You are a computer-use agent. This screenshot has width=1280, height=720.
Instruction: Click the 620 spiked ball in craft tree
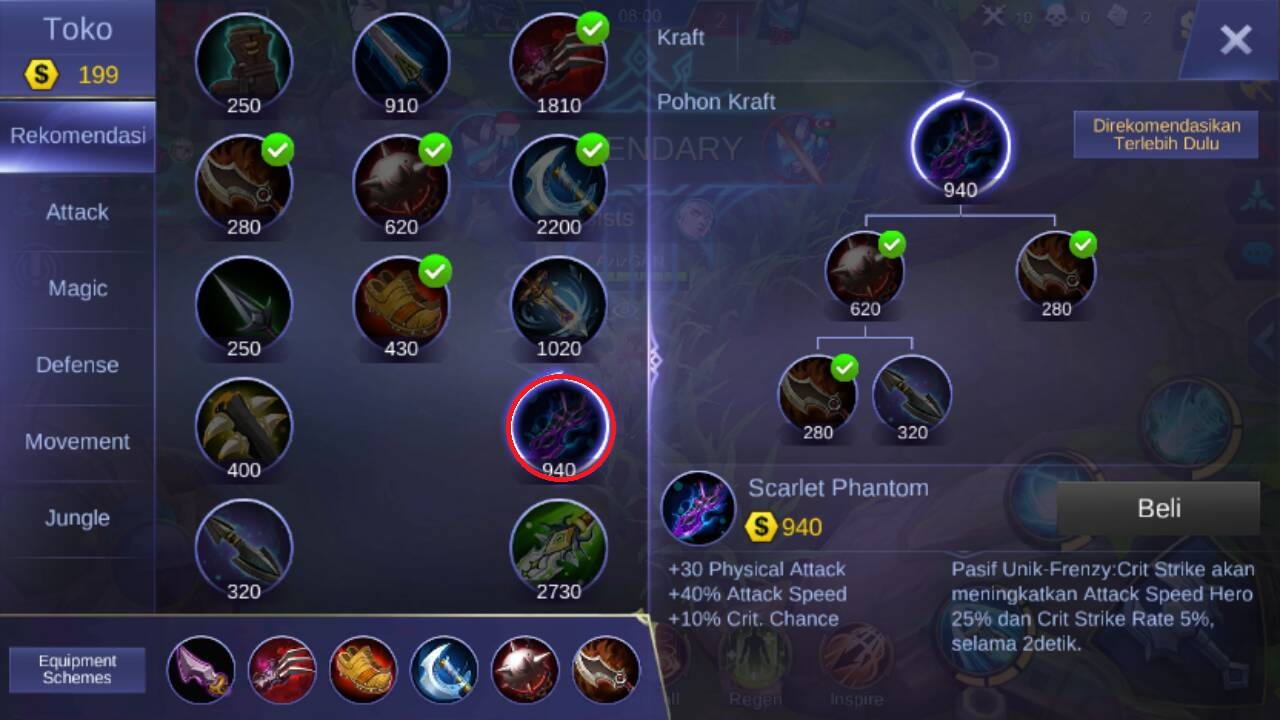coord(864,270)
